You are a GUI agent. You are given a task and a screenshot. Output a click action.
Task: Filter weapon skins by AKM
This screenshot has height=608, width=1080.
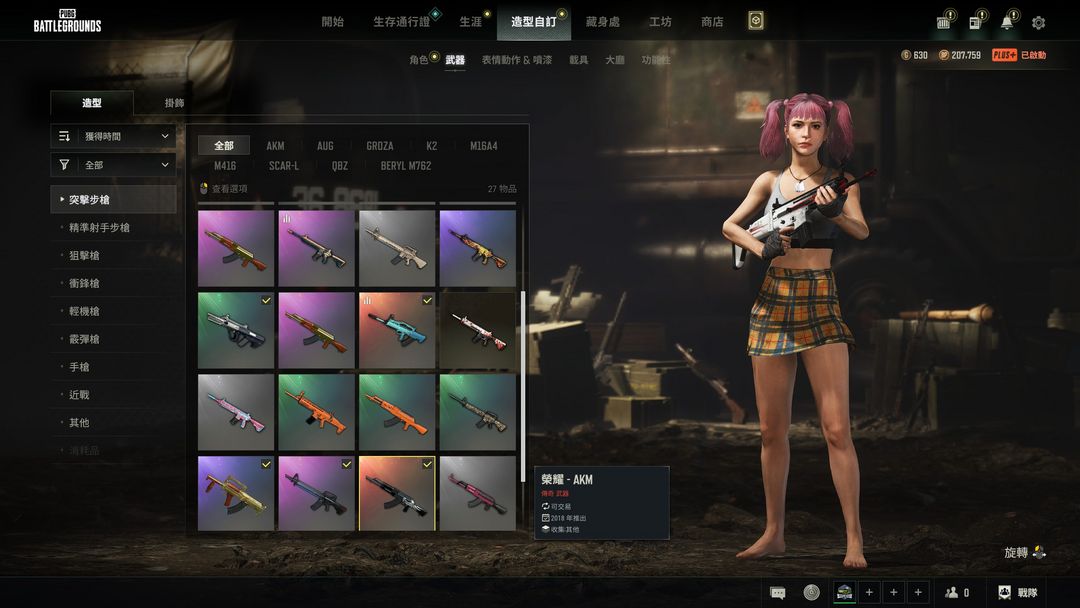tap(275, 146)
